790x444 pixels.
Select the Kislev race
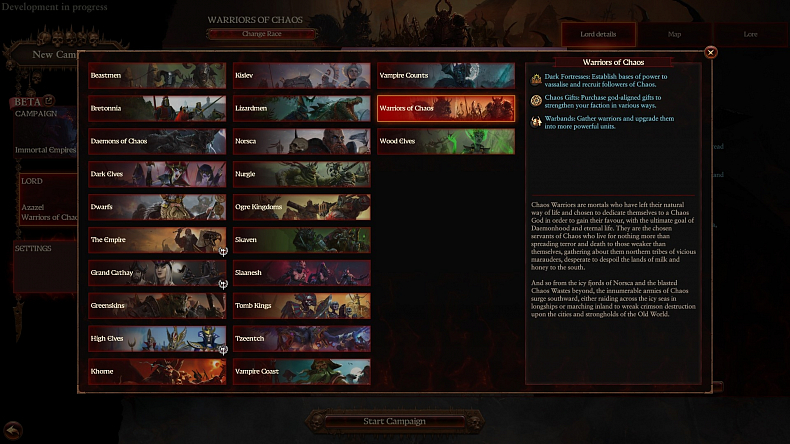[301, 76]
